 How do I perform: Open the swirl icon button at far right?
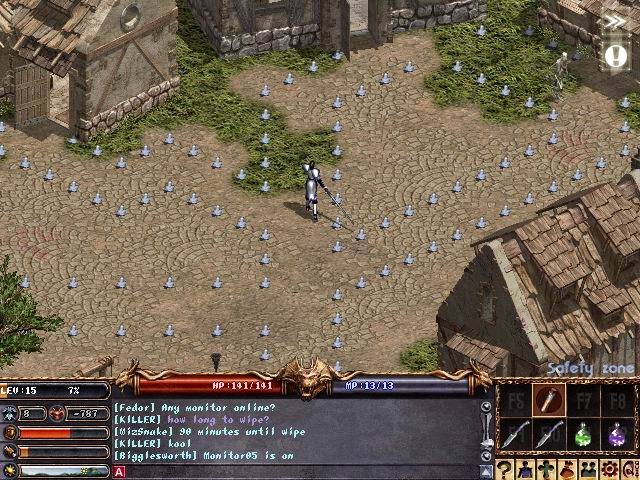pyautogui.click(x=632, y=468)
